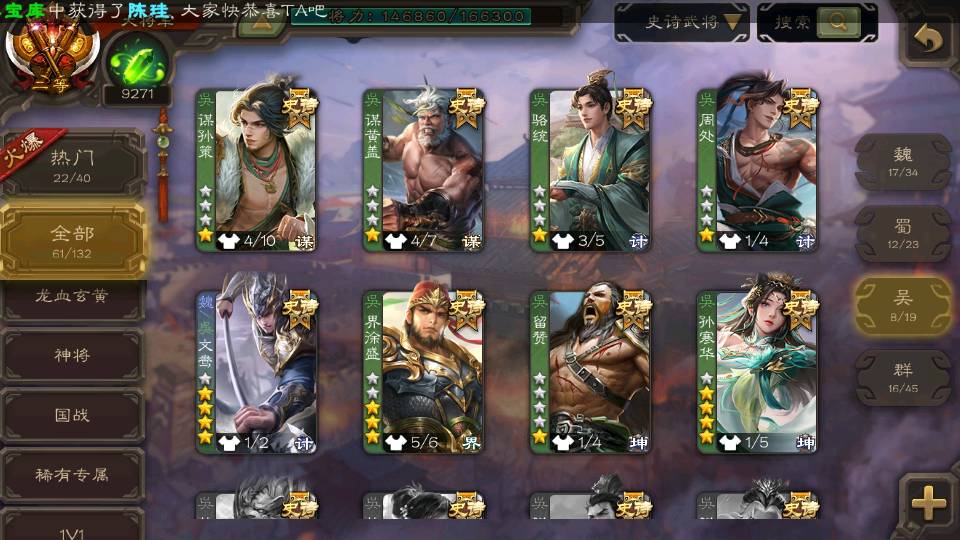Image resolution: width=960 pixels, height=540 pixels.
Task: Pick the 文鸯 hero card
Action: pyautogui.click(x=256, y=370)
